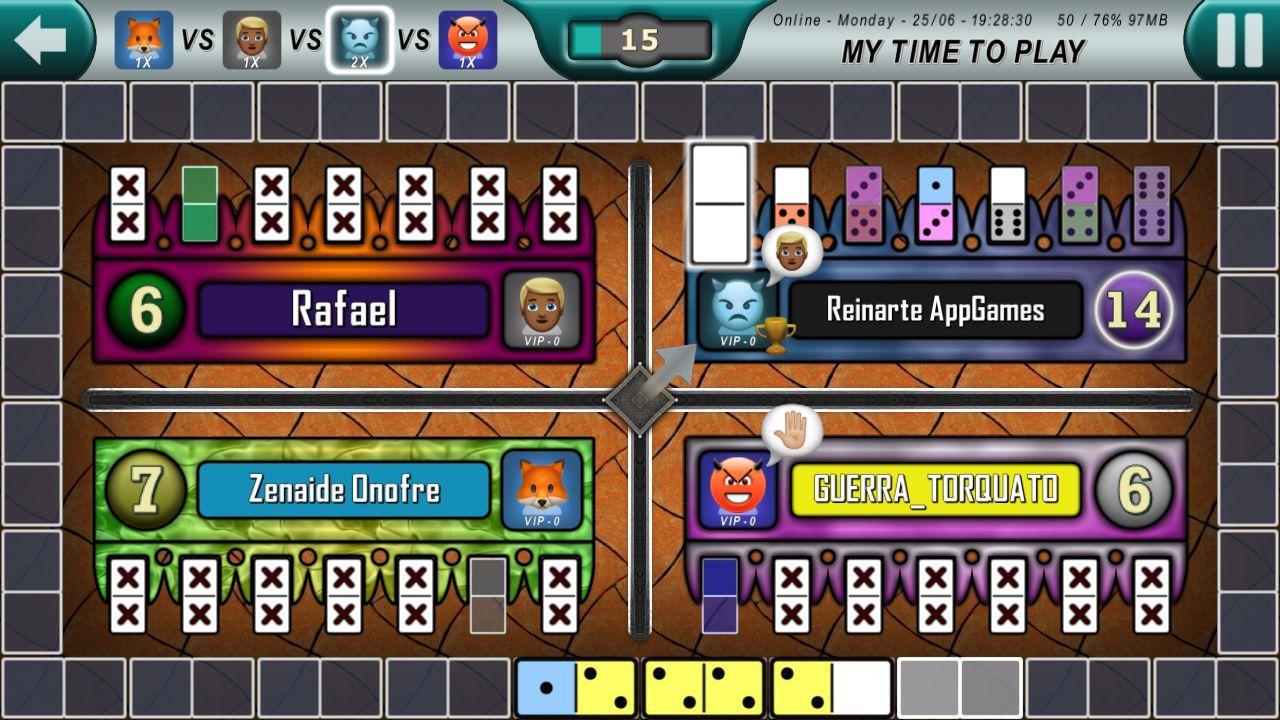Click GUERRA_TORQUATO's red devil portrait
Viewport: 1280px width, 720px height.
pos(735,487)
